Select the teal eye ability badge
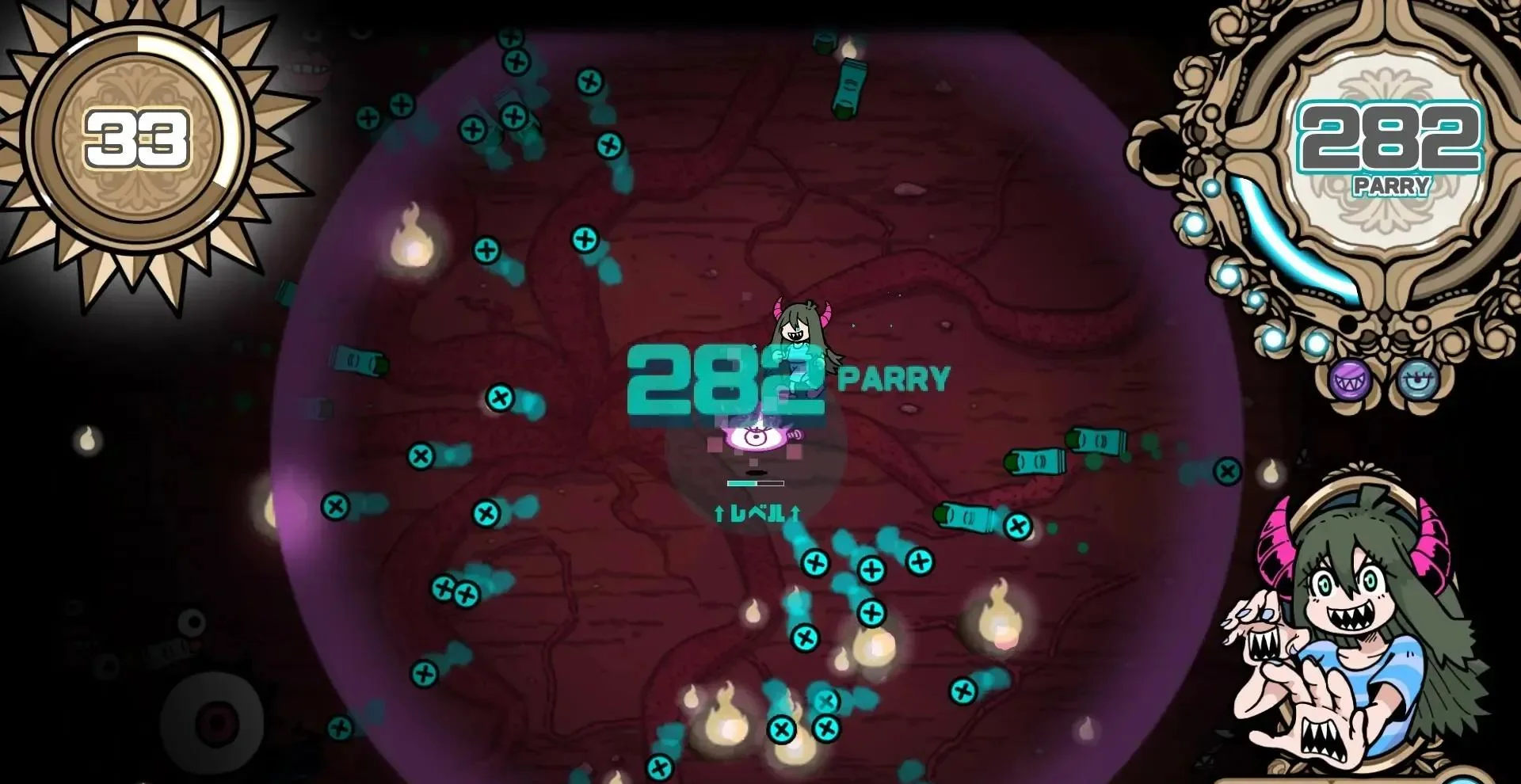The height and width of the screenshot is (784, 1521). 1417,379
